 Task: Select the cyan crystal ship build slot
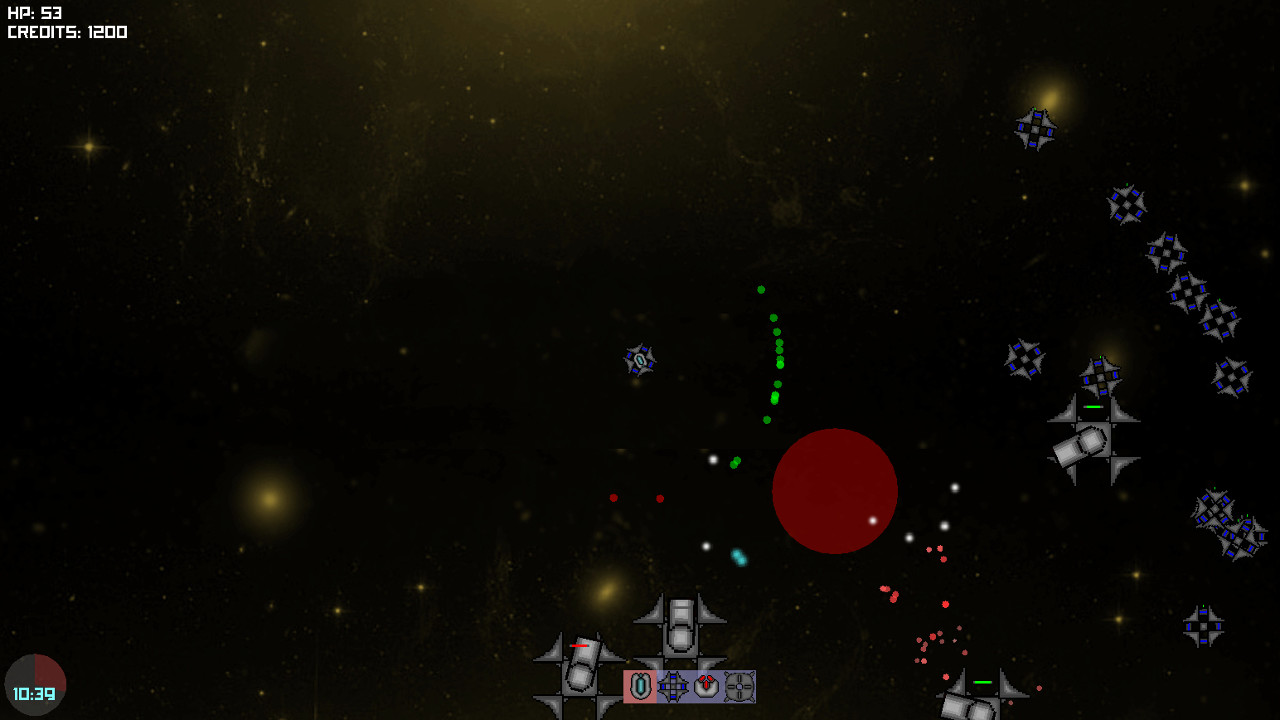click(x=640, y=687)
